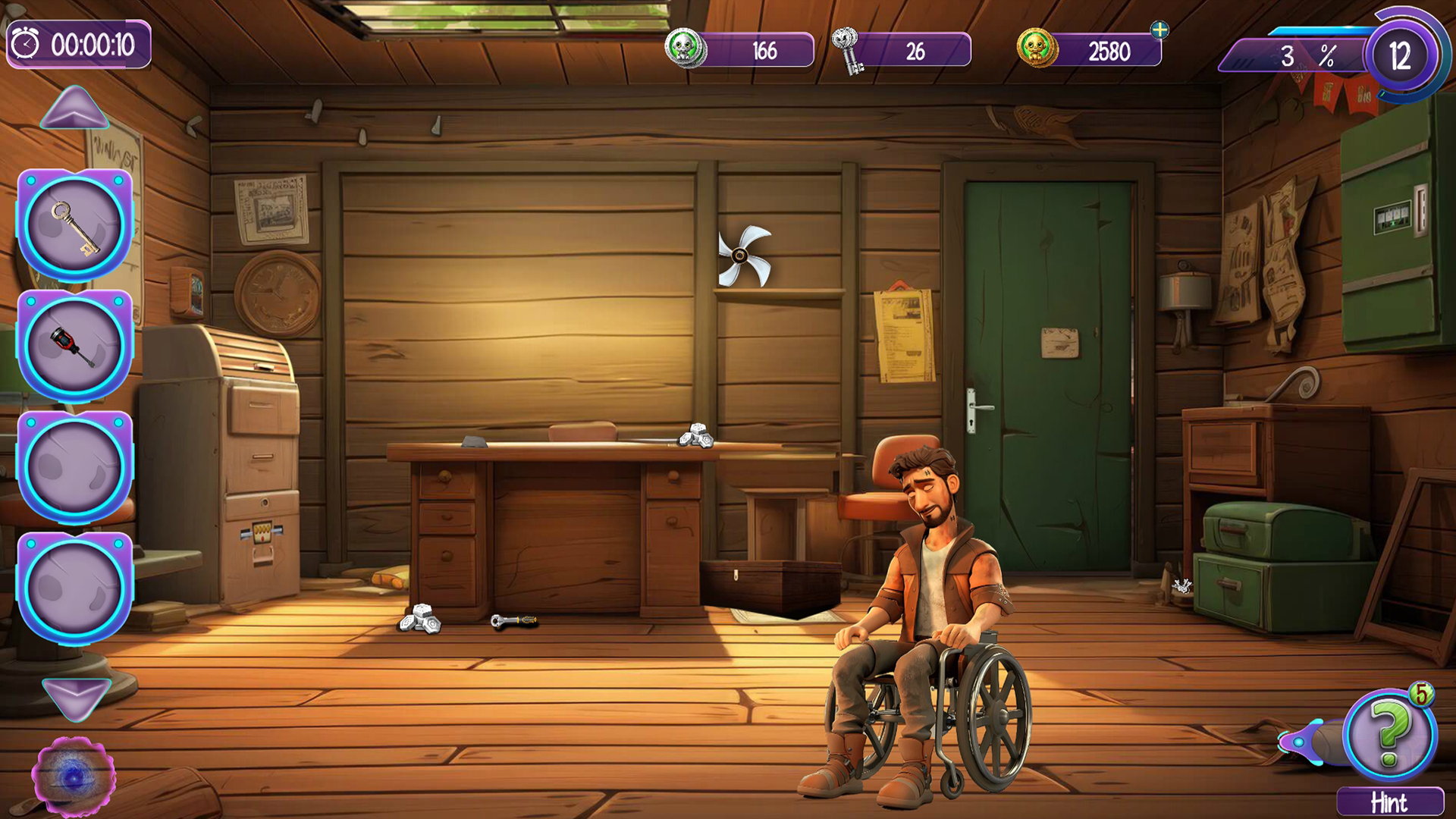Open the swirling portal icon
Image resolution: width=1456 pixels, height=819 pixels.
click(74, 777)
